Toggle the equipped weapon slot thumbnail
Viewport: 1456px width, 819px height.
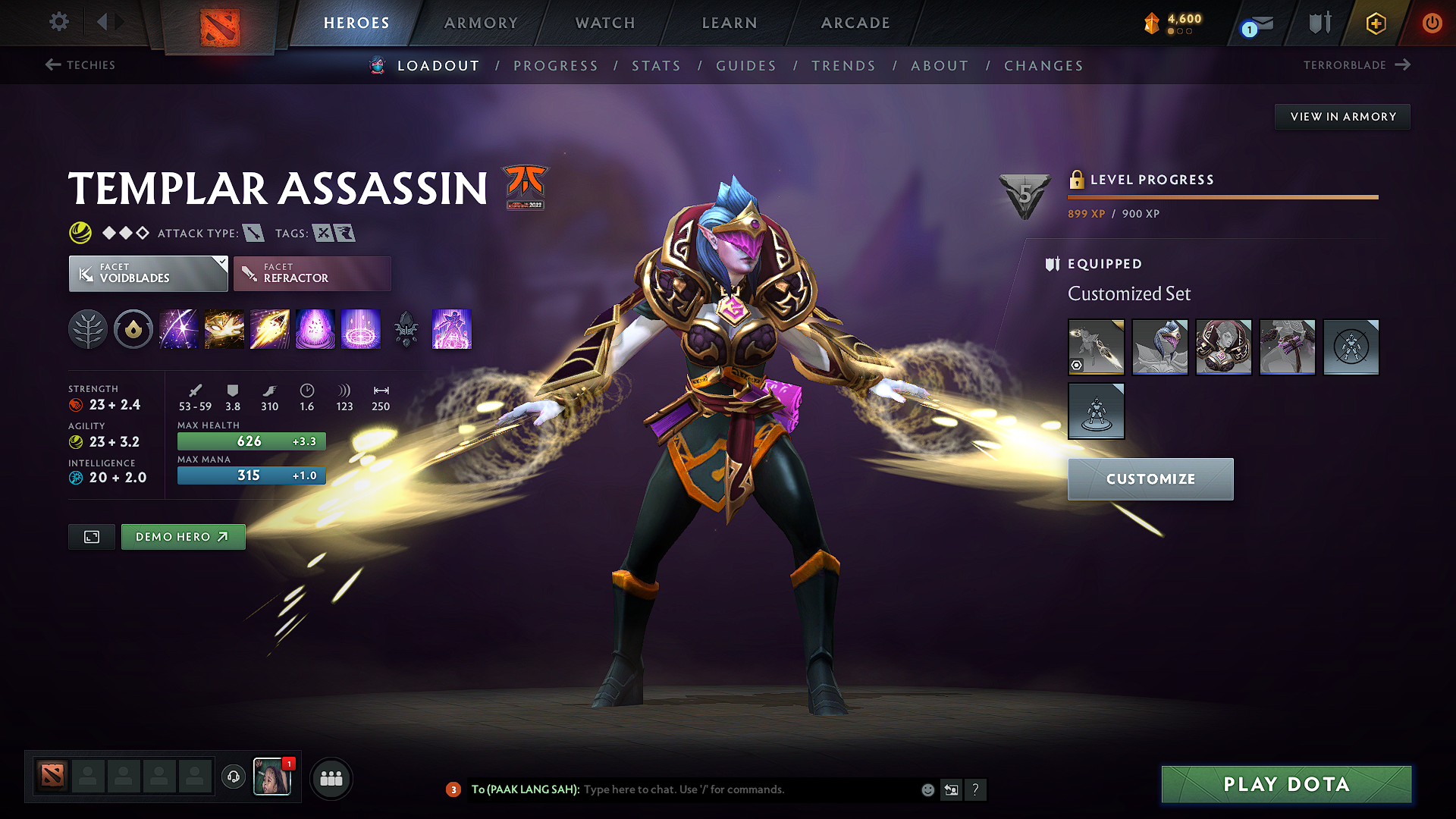coord(1096,347)
